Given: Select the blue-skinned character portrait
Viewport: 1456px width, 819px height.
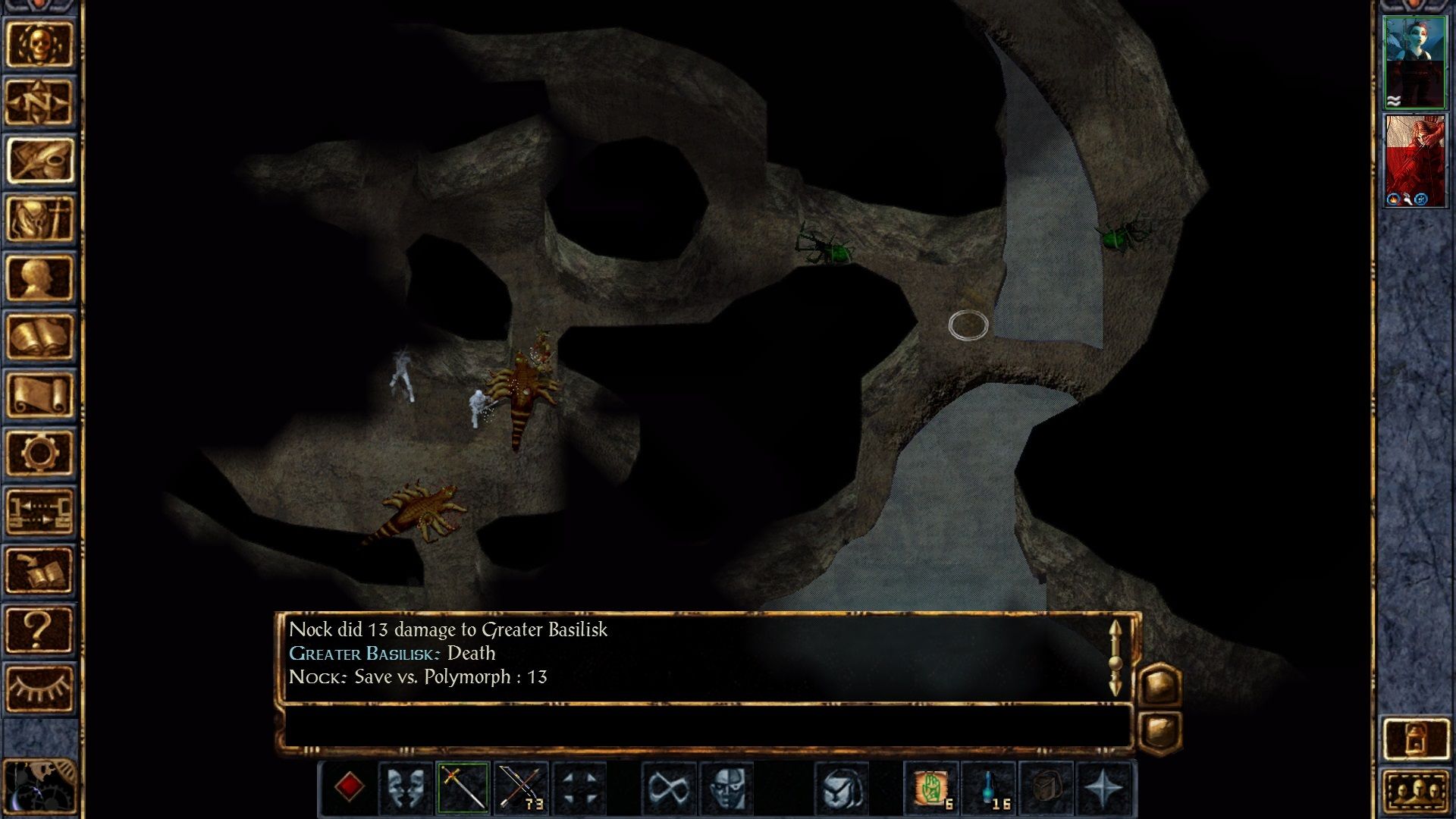Looking at the screenshot, I should (x=1414, y=63).
